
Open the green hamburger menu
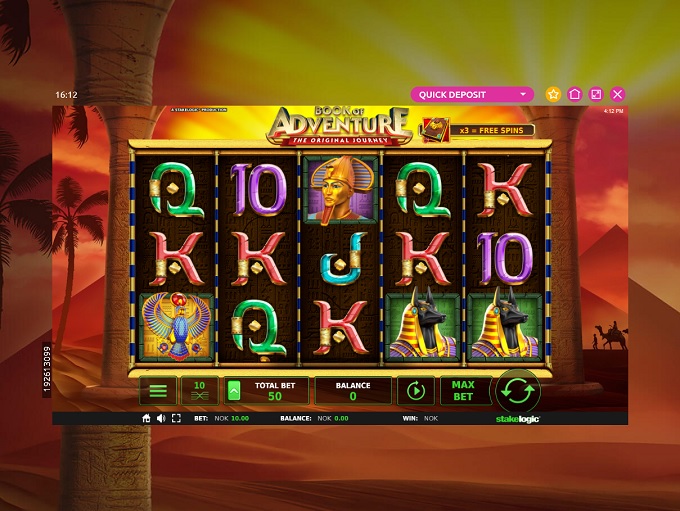[x=157, y=391]
